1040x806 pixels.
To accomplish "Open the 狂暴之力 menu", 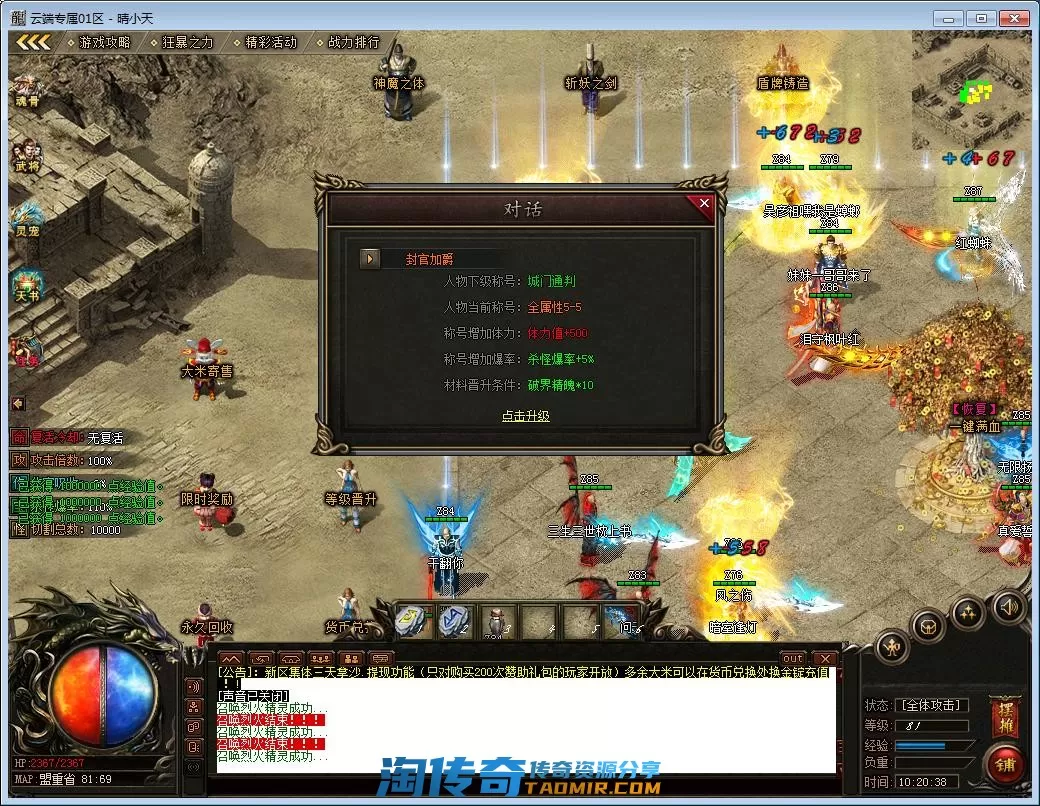I will click(187, 42).
